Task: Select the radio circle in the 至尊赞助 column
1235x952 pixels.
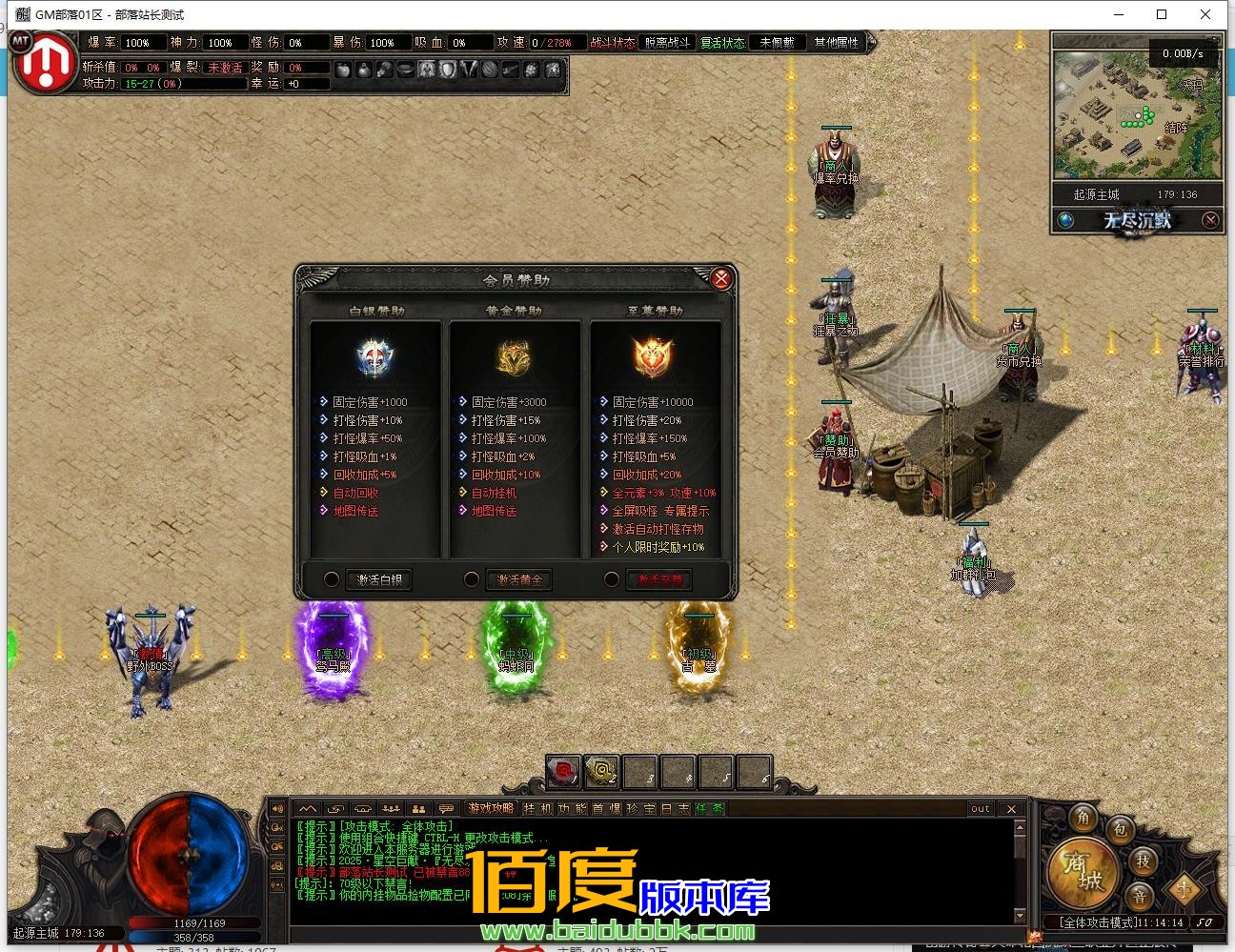Action: point(611,578)
